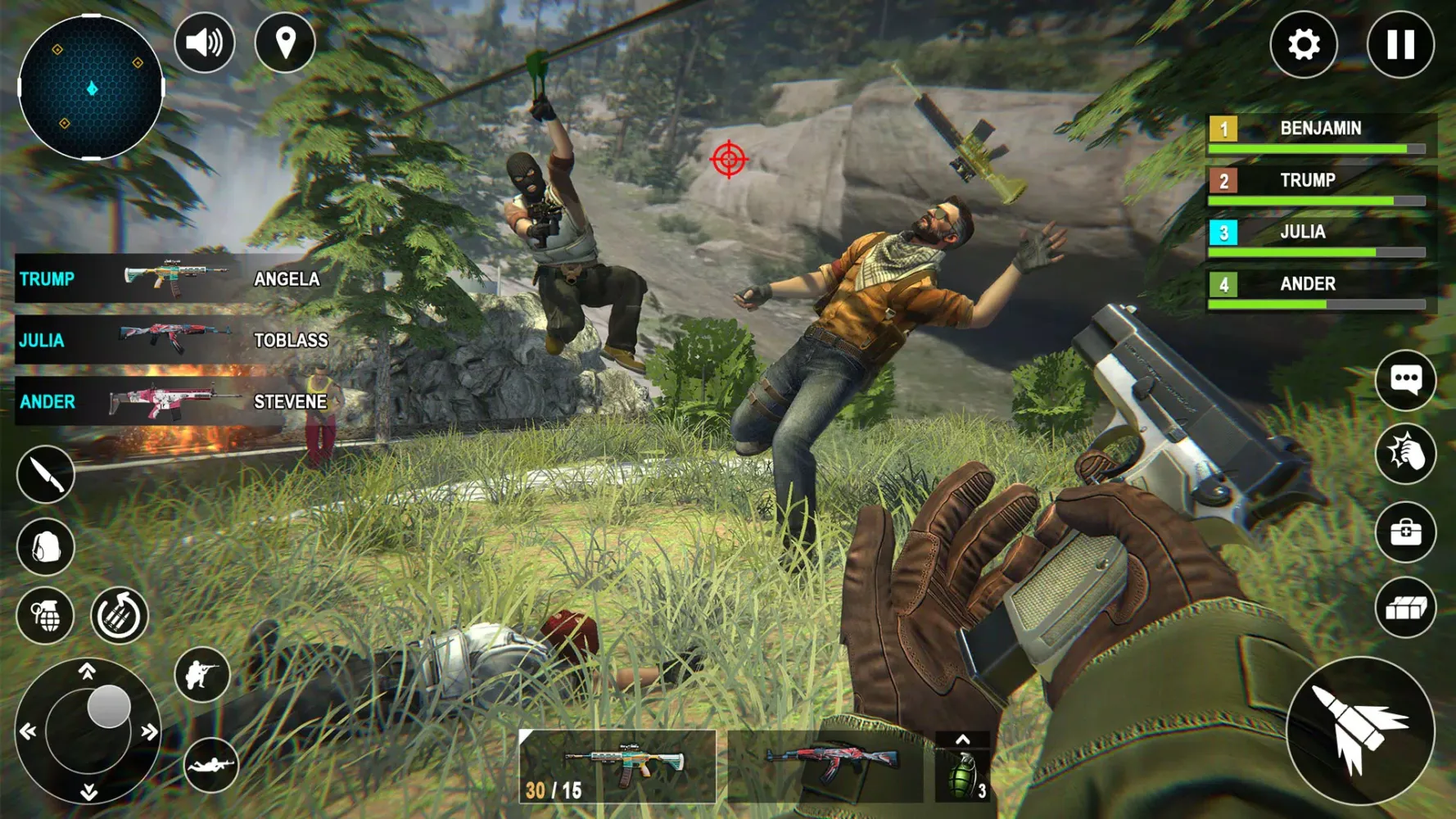Open the backpack inventory
Image resolution: width=1456 pixels, height=819 pixels.
pyautogui.click(x=45, y=545)
